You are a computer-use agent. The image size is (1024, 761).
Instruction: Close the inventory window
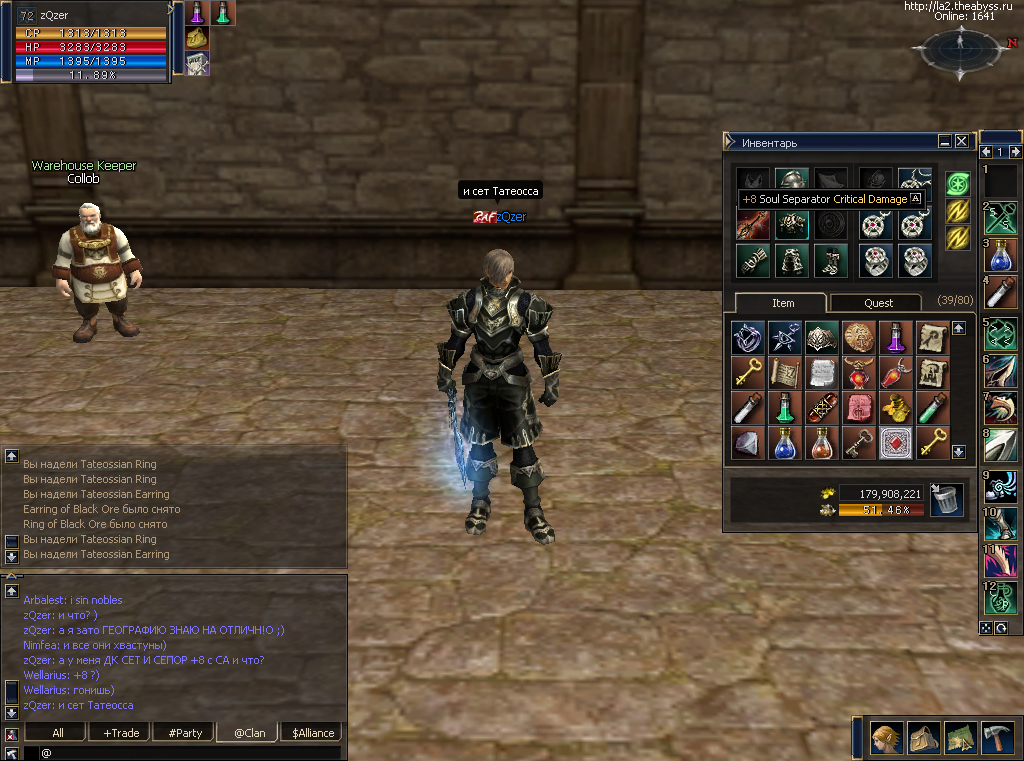961,142
